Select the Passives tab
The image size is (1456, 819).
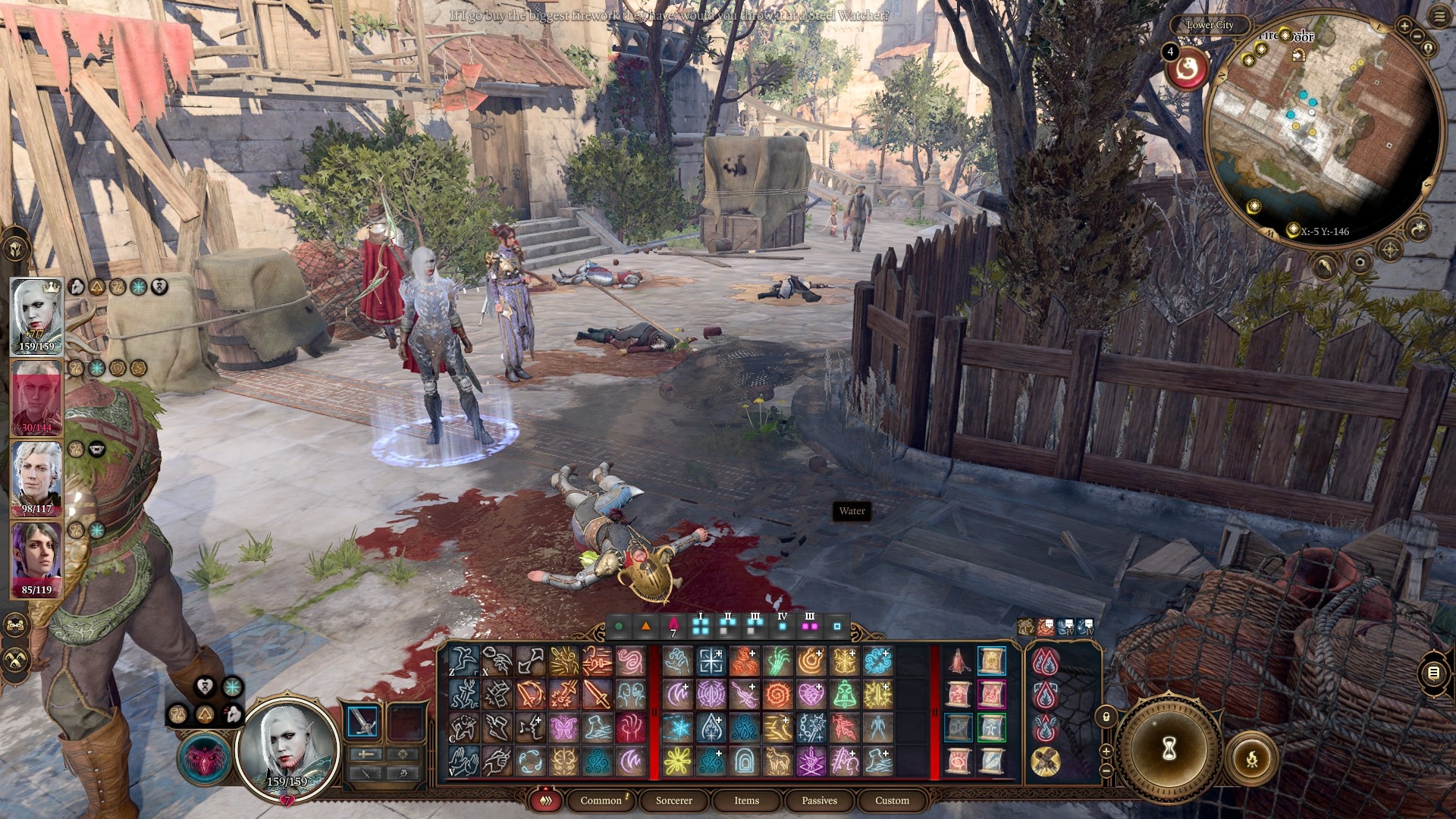[819, 800]
